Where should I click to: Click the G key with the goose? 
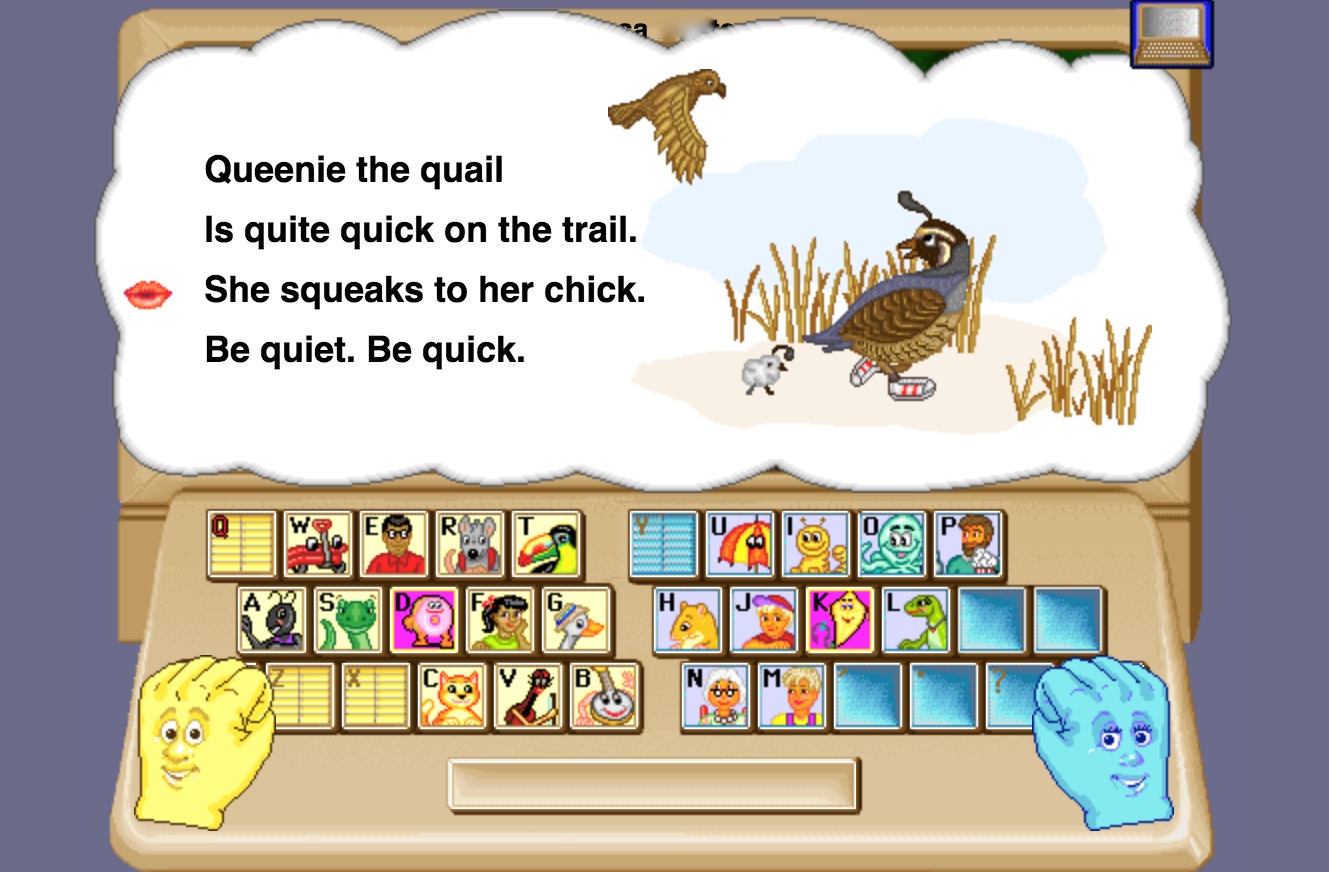click(577, 622)
